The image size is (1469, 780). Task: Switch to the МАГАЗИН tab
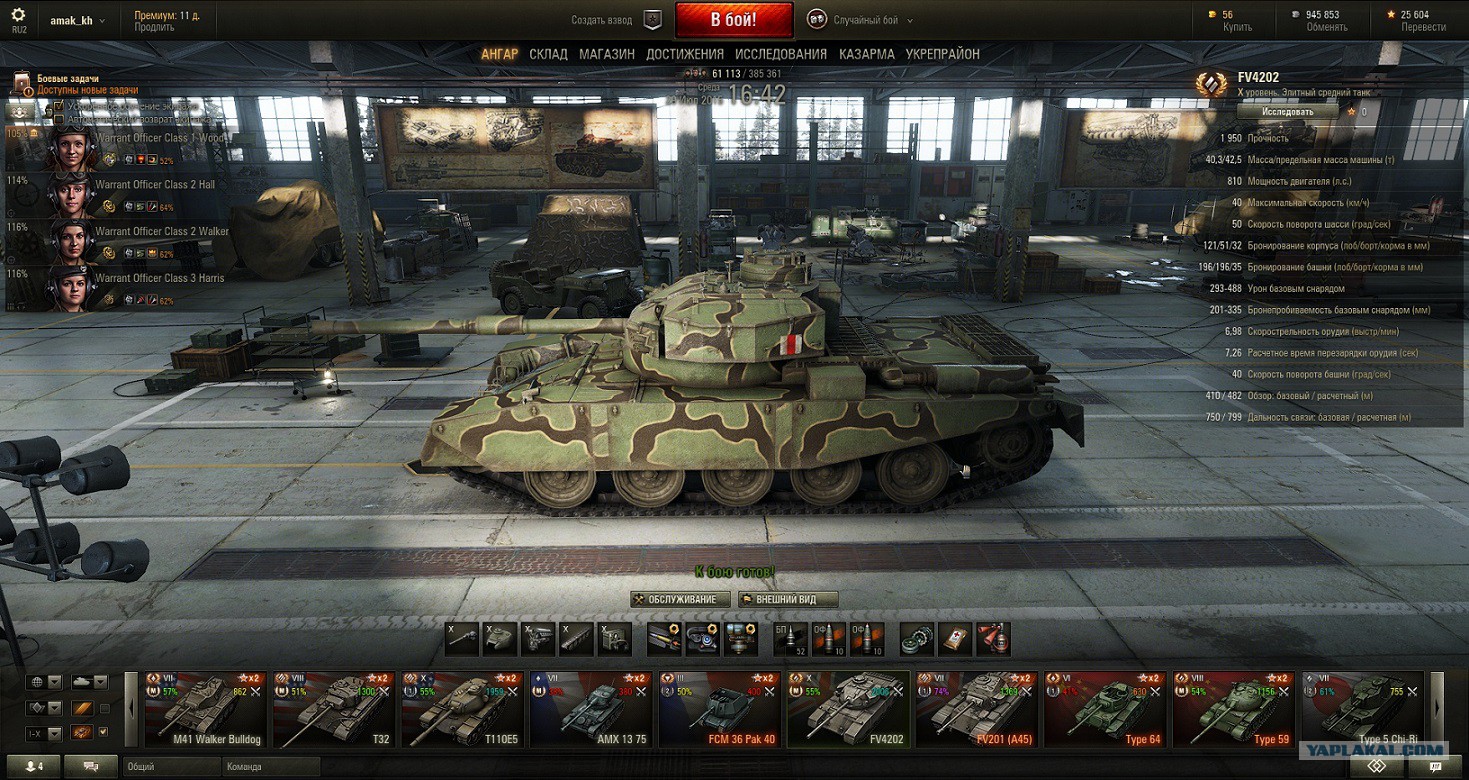pos(606,54)
